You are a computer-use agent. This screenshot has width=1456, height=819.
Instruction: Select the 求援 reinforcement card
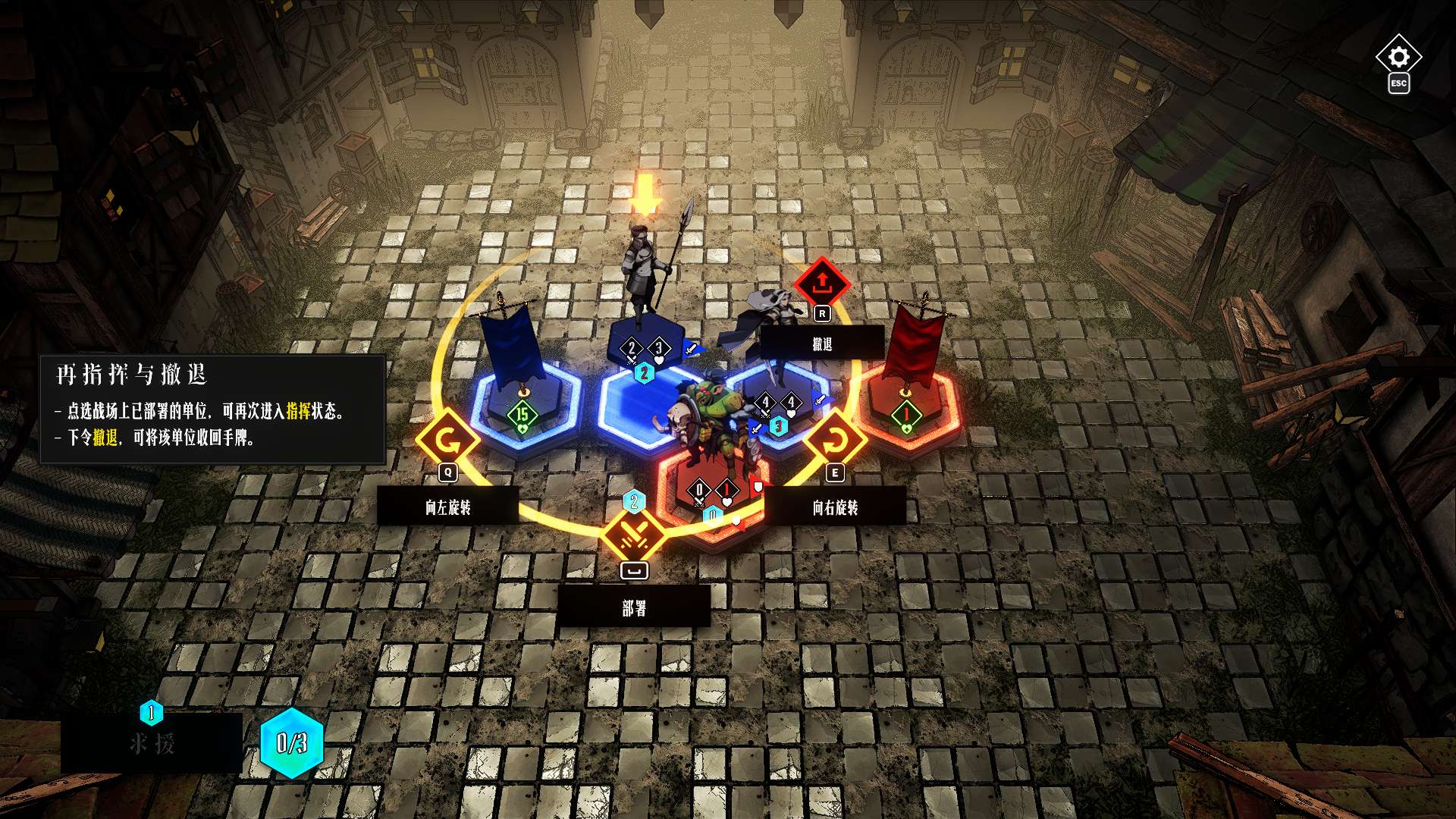[152, 742]
